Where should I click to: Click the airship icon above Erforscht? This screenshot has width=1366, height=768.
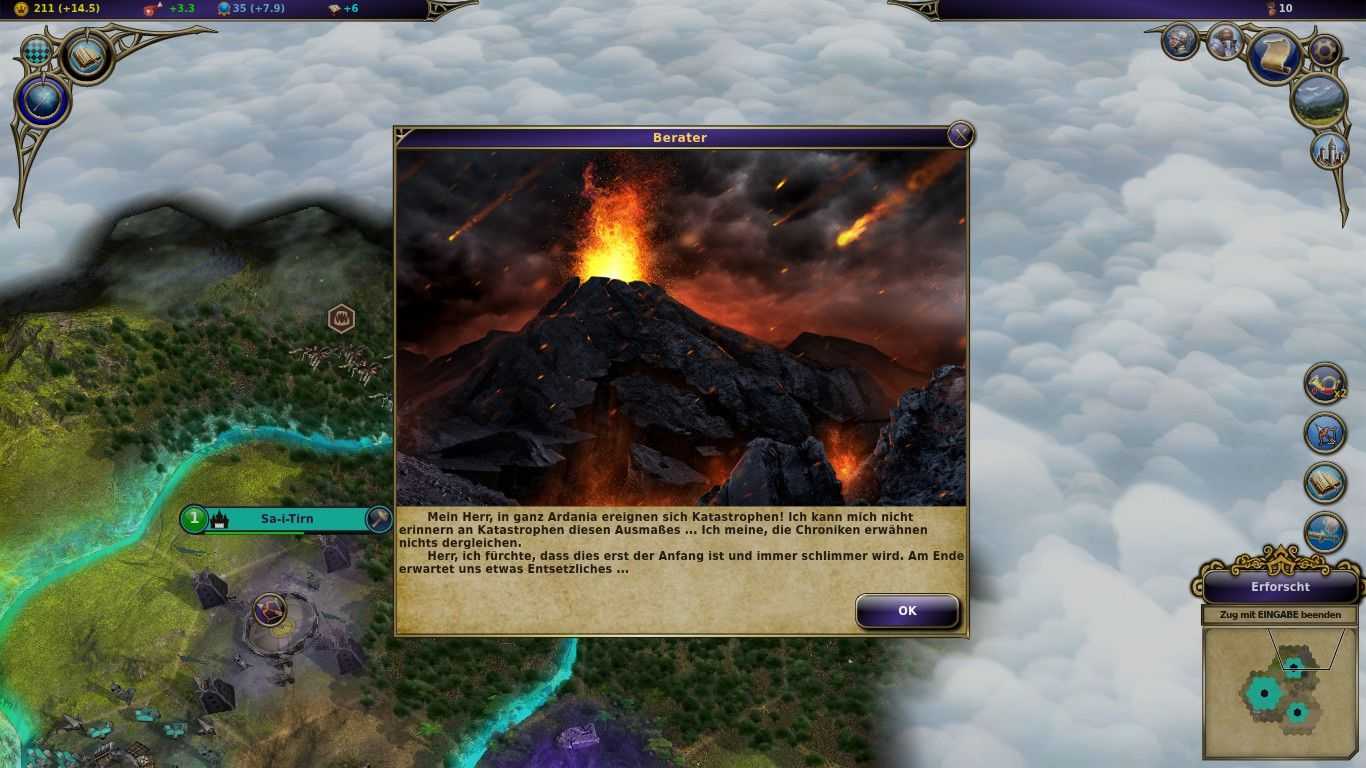(1325, 533)
